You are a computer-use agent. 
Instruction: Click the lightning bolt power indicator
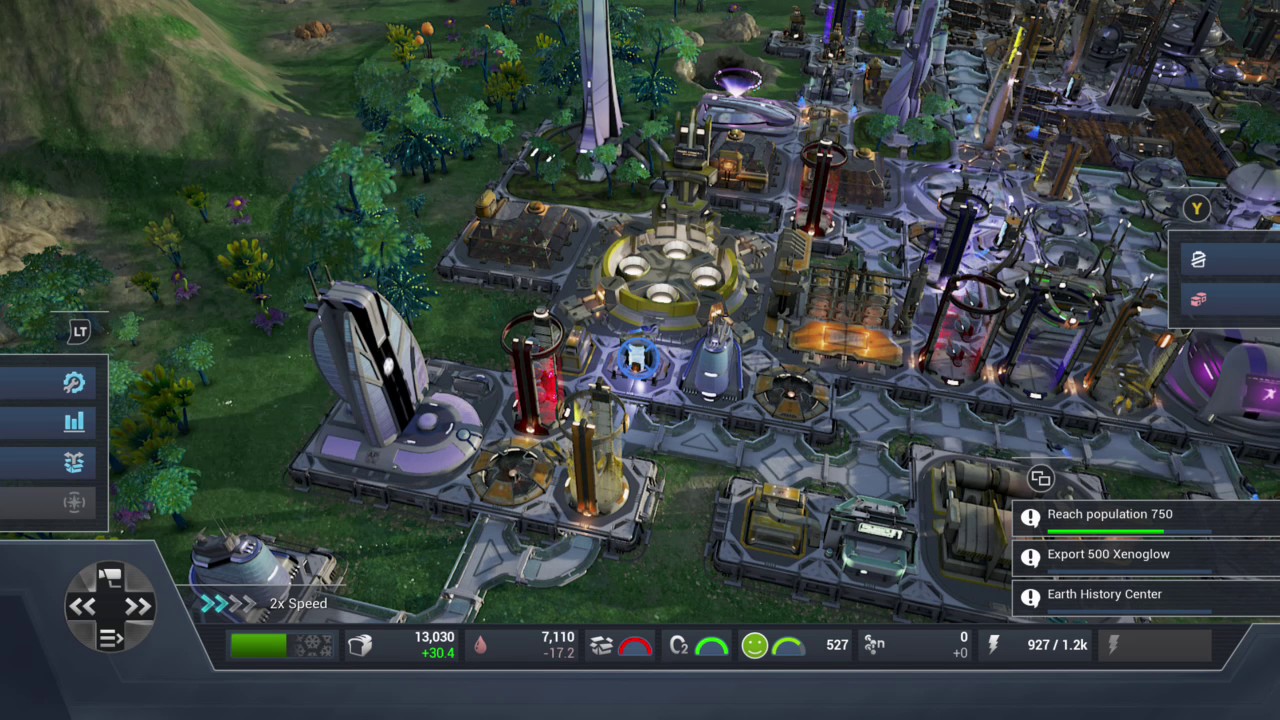point(993,646)
